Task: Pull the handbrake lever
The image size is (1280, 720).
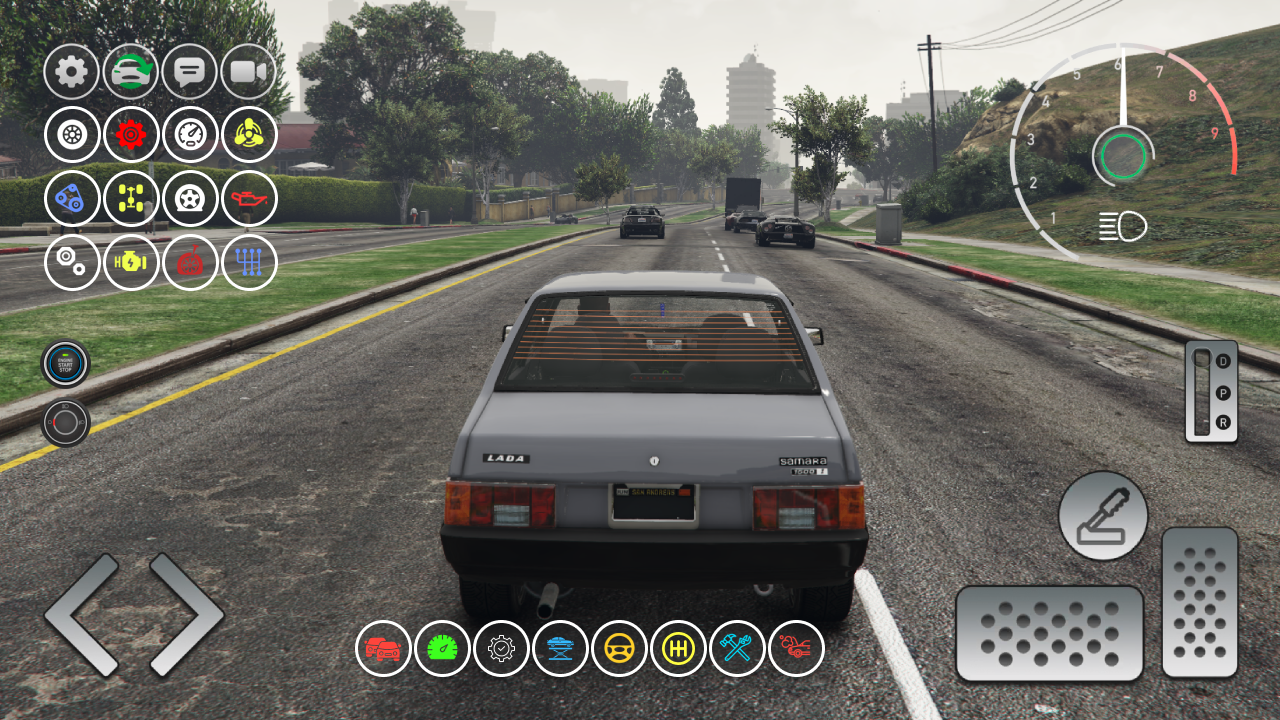Action: (1102, 515)
